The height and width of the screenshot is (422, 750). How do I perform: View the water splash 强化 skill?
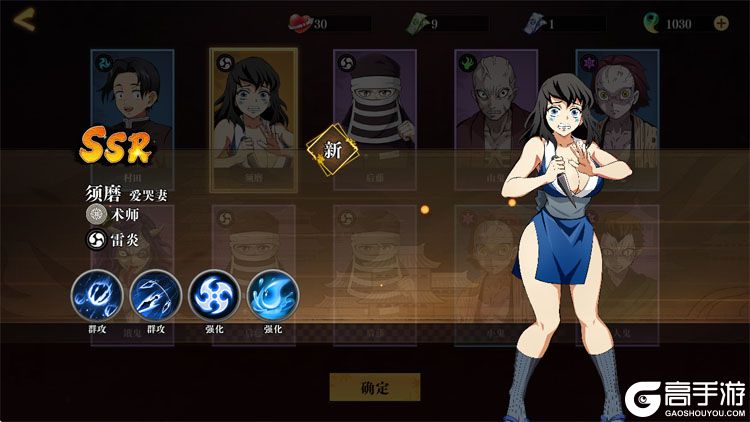272,295
